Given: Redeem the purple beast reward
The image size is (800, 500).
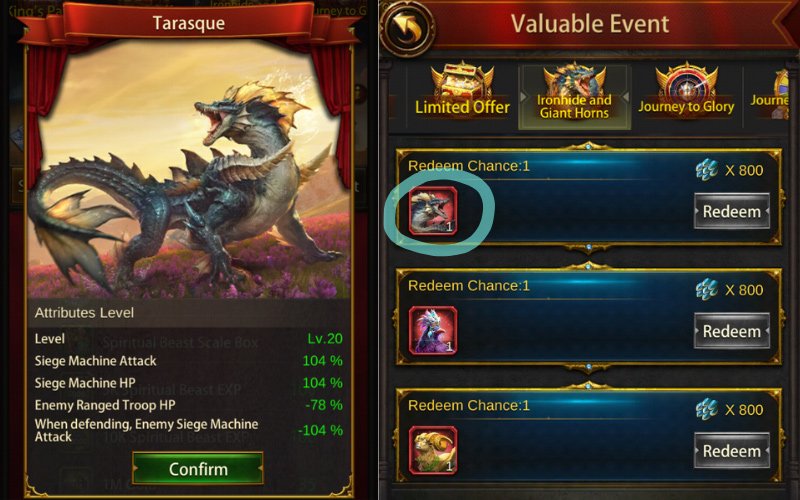Looking at the screenshot, I should [x=731, y=331].
